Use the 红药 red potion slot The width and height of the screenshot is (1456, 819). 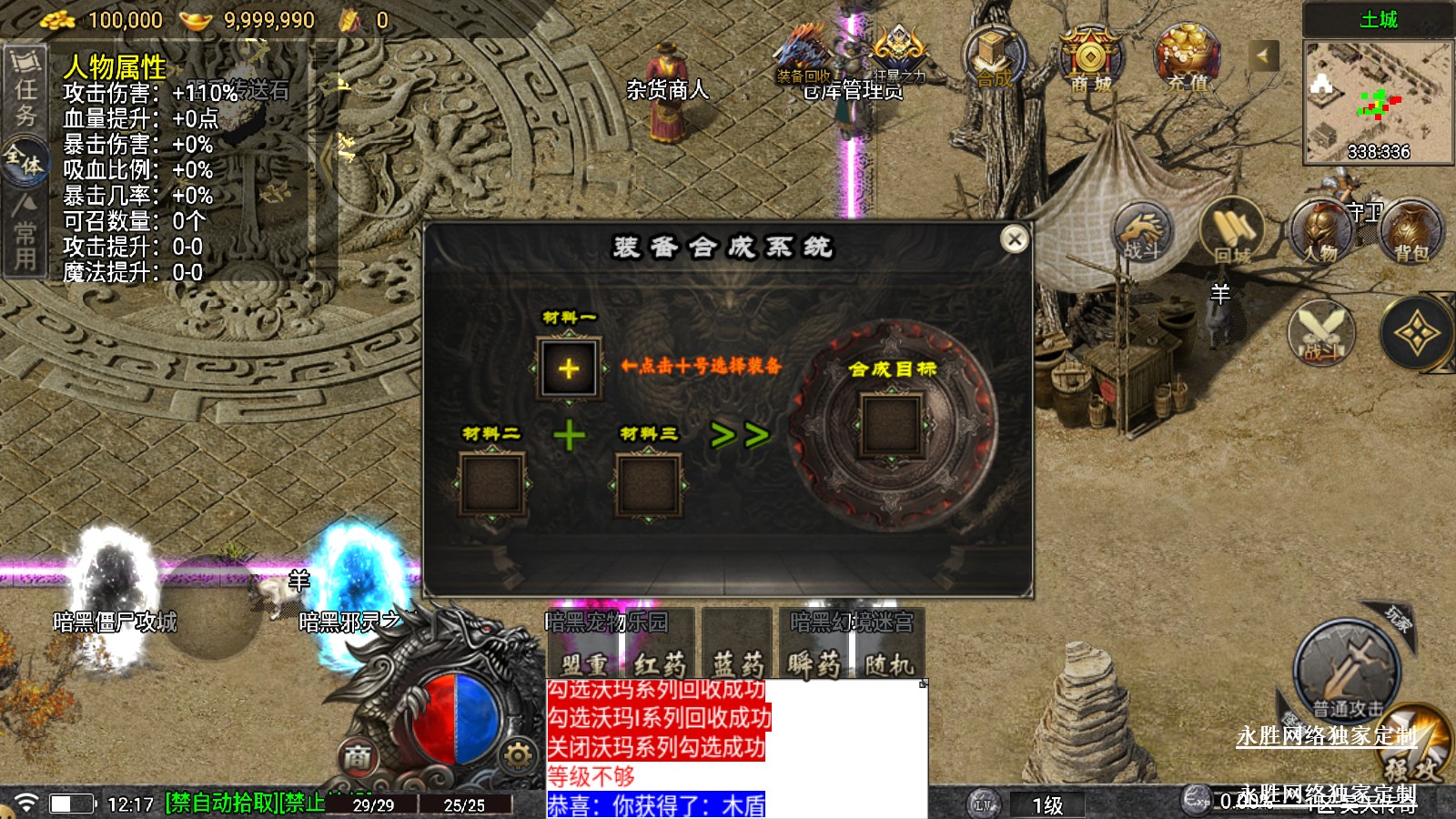pos(660,663)
